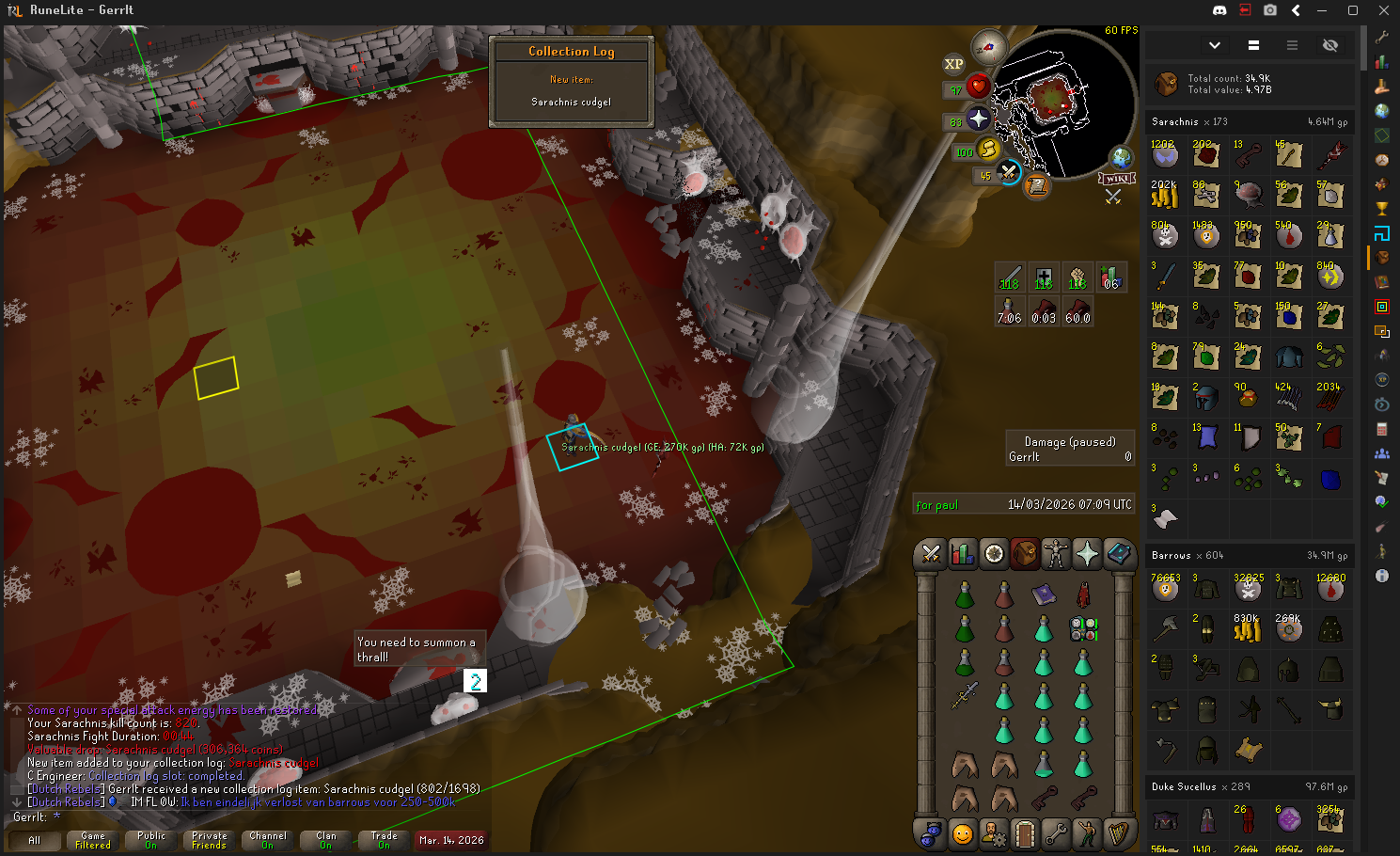Viewport: 1400px width, 856px height.
Task: Click the compass to face north
Action: (x=988, y=46)
